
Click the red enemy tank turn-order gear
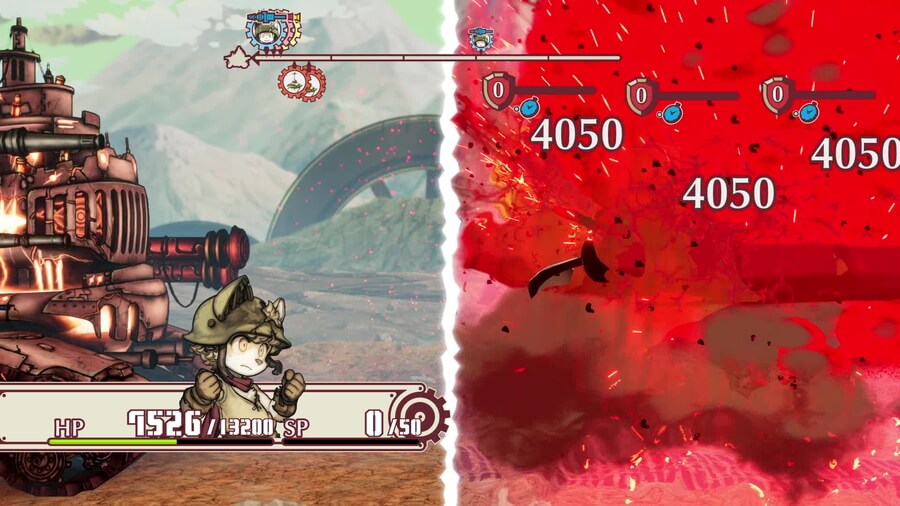tap(298, 83)
